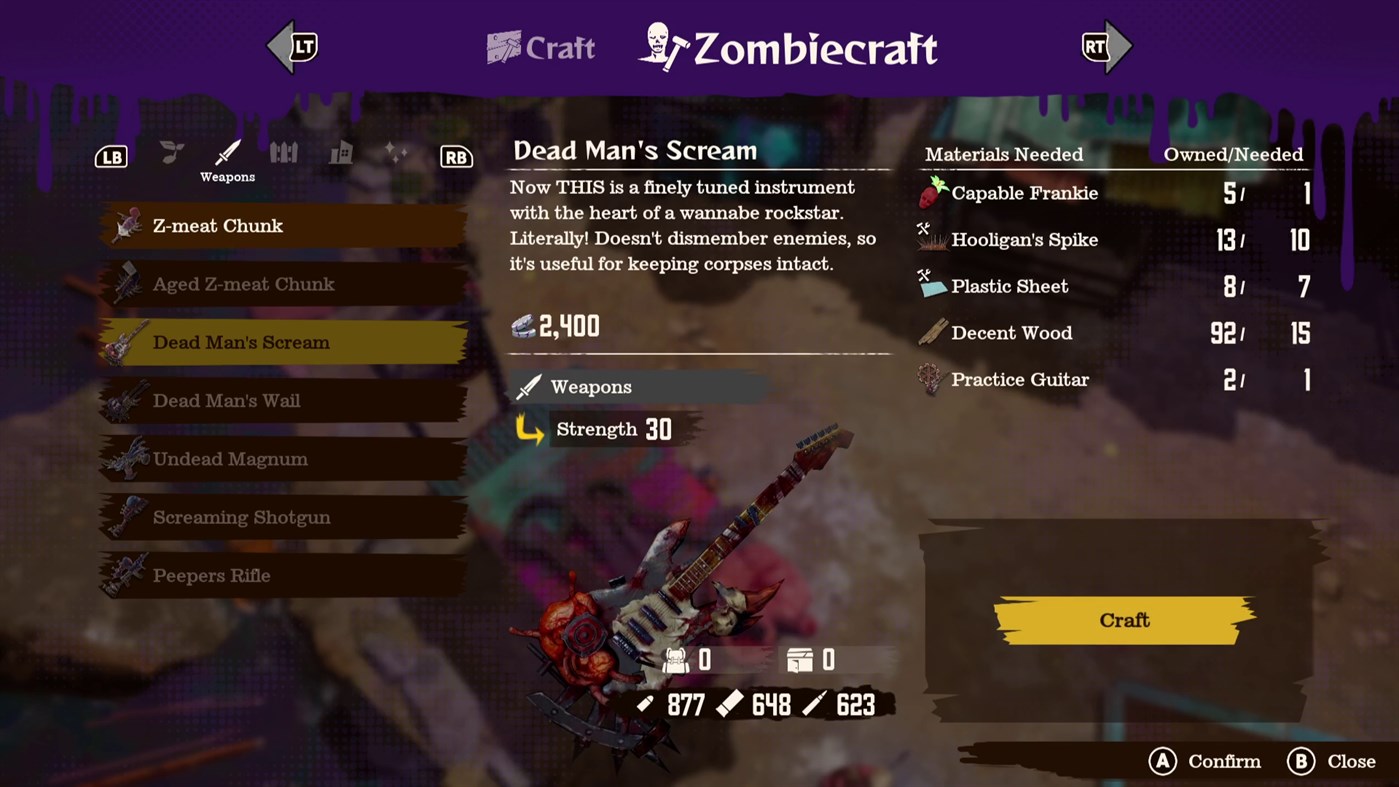Switch to the fence crafting category icon

pos(284,150)
